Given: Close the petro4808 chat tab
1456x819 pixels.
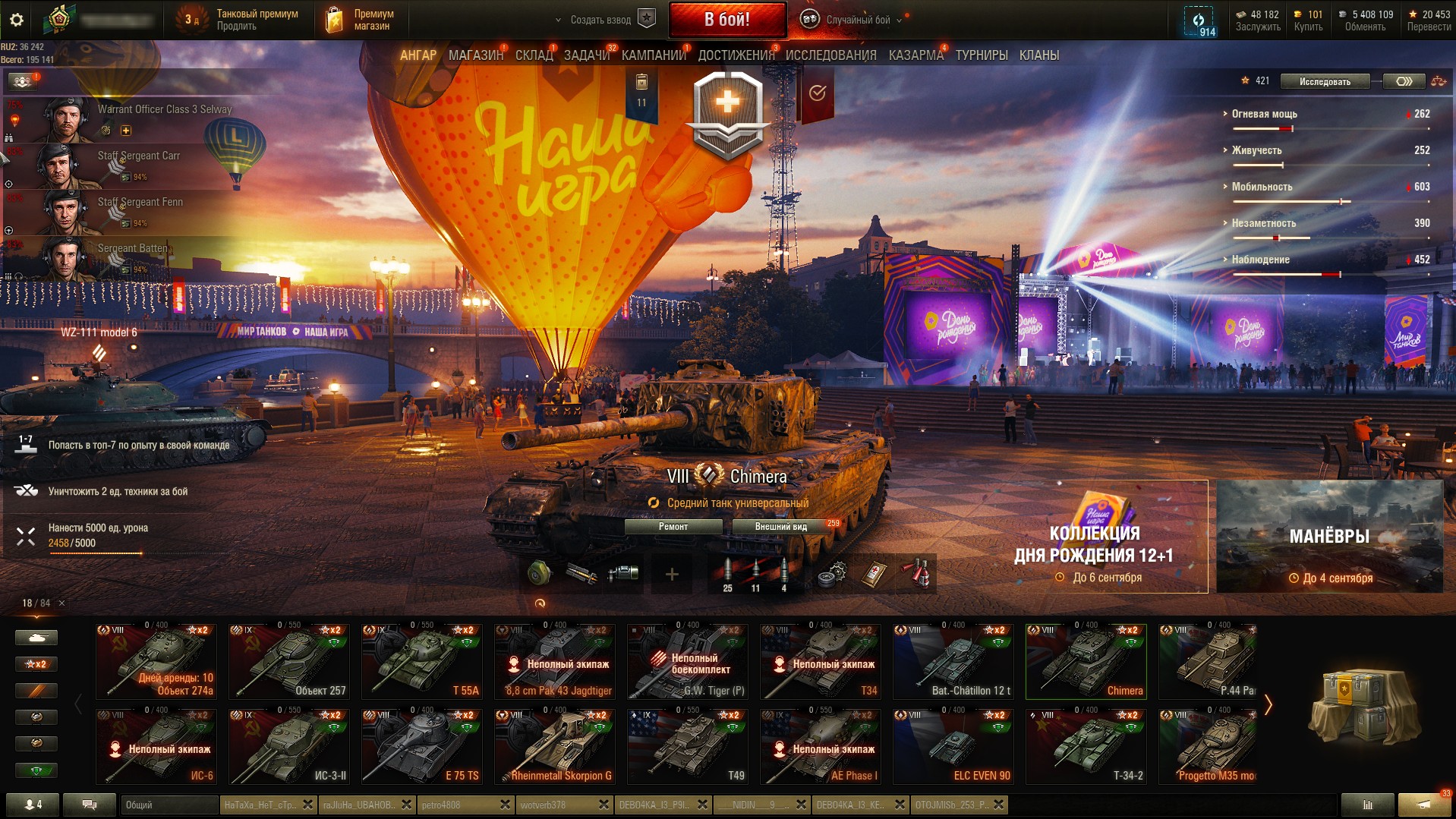Looking at the screenshot, I should 505,805.
